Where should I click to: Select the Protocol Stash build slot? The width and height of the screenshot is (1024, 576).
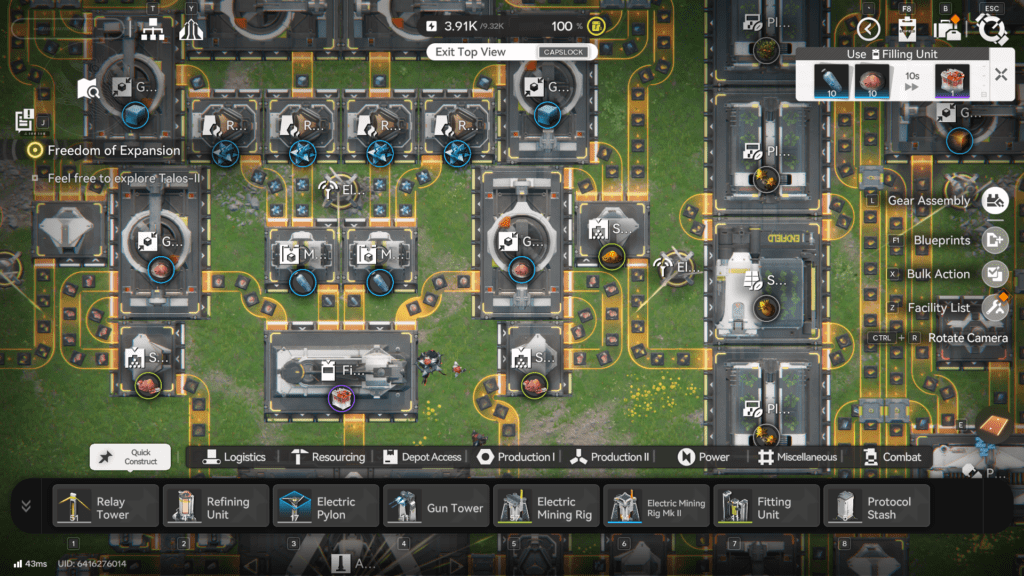click(876, 507)
